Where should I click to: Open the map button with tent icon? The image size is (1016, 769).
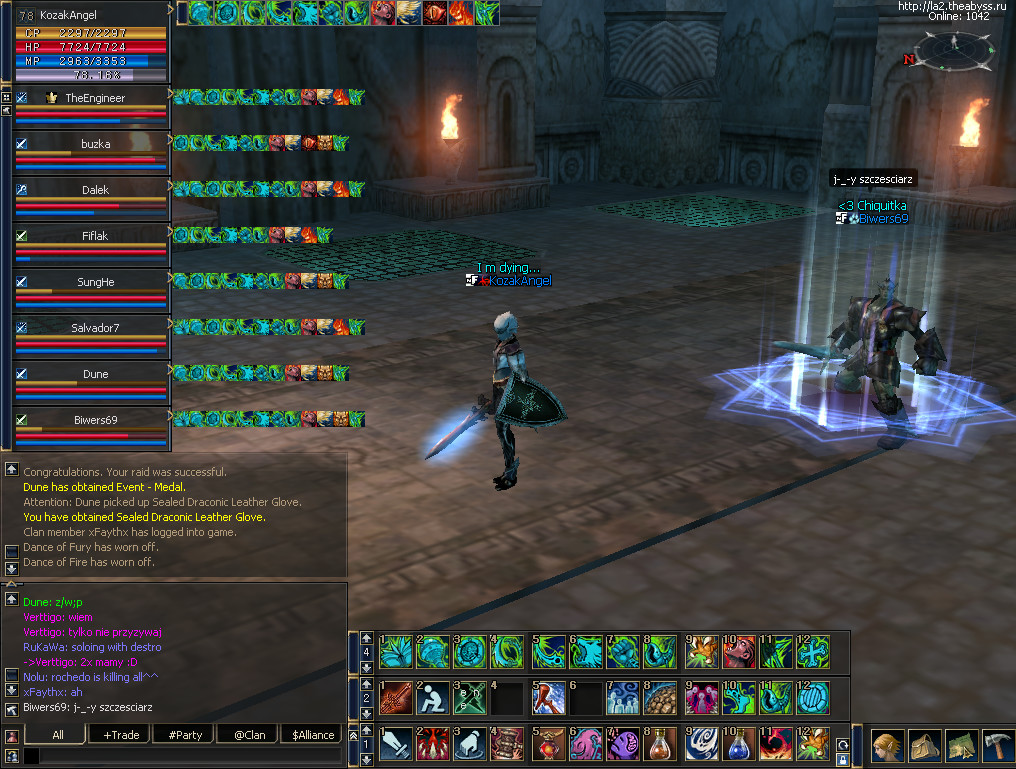coord(960,746)
